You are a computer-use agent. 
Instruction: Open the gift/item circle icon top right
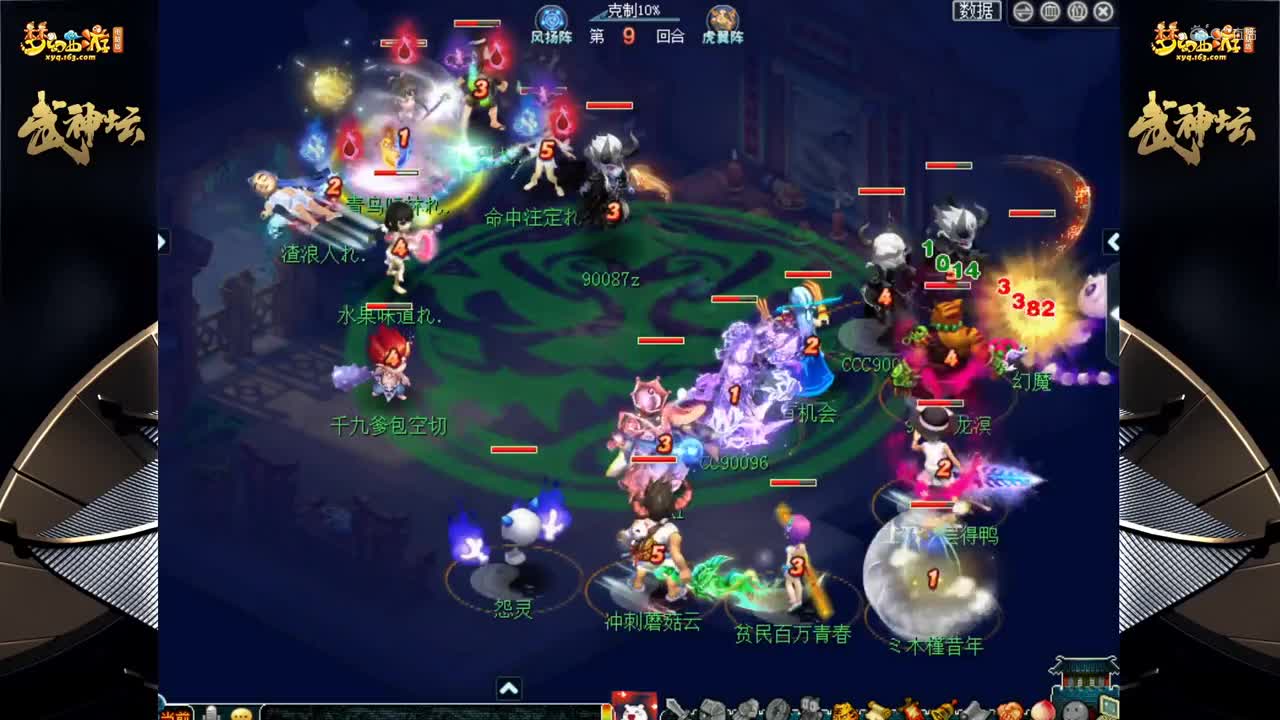(1048, 12)
